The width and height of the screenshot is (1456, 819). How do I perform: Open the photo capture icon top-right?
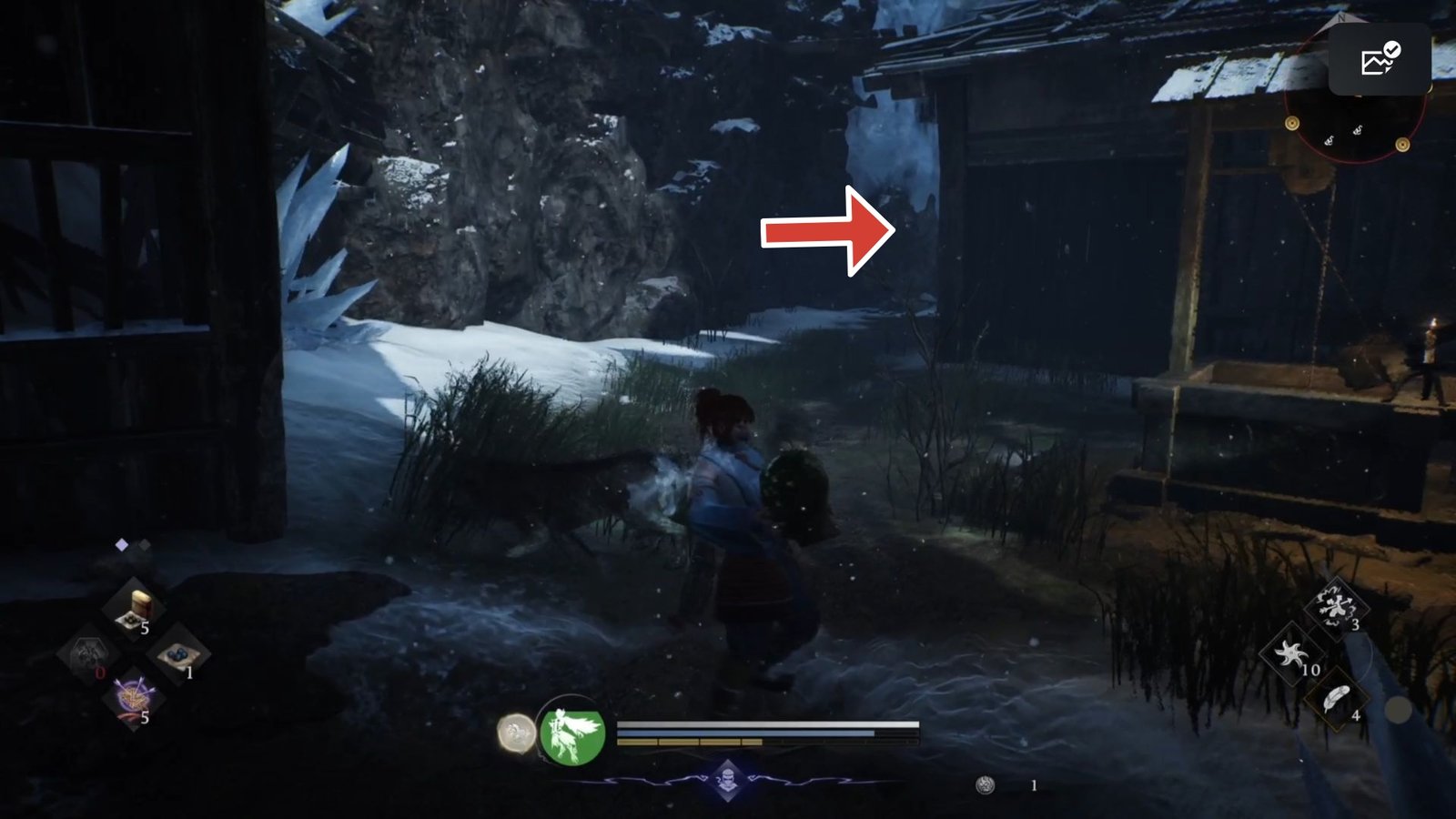[x=1375, y=59]
